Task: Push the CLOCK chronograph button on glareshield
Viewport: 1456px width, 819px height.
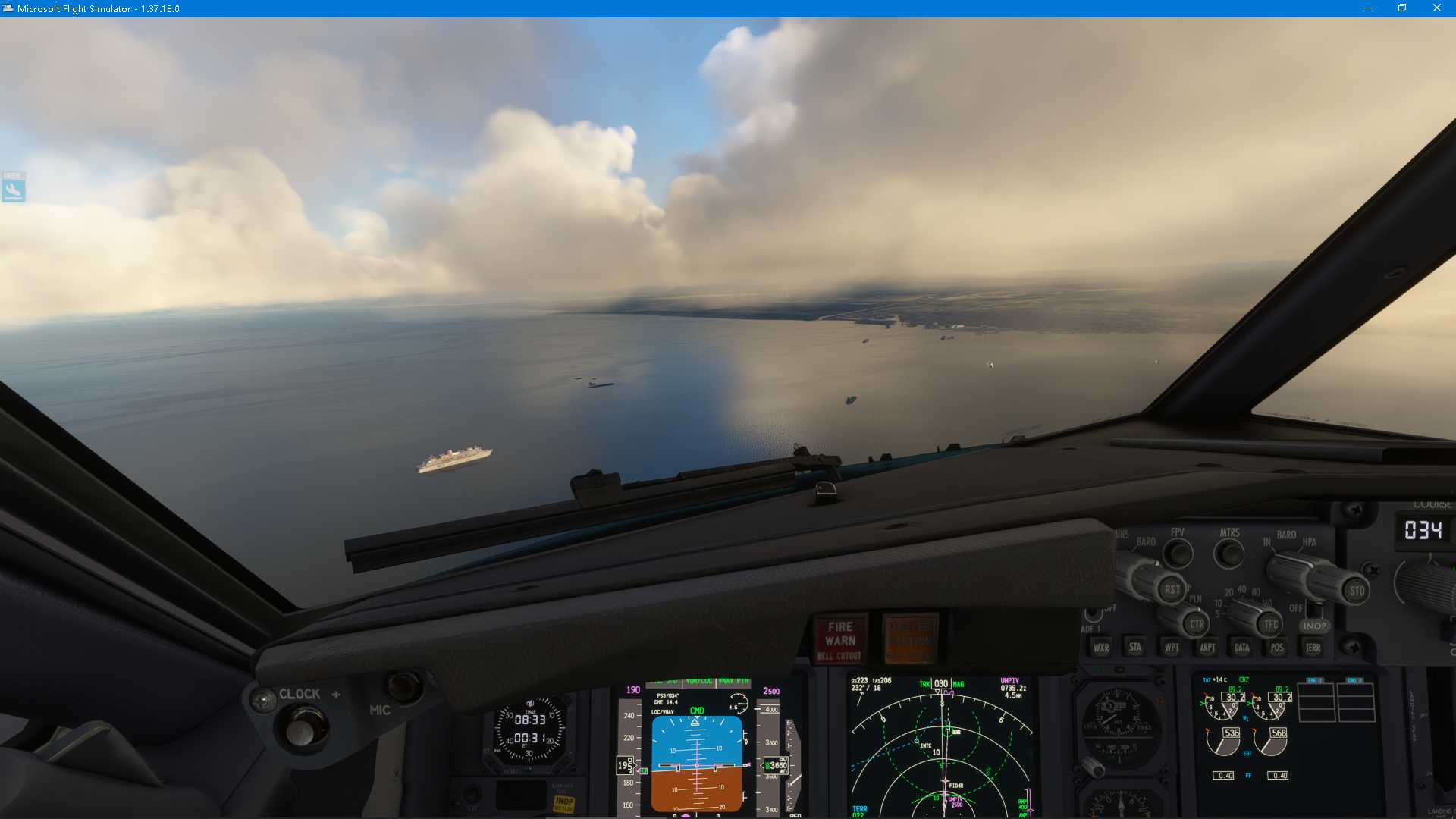Action: (x=302, y=729)
